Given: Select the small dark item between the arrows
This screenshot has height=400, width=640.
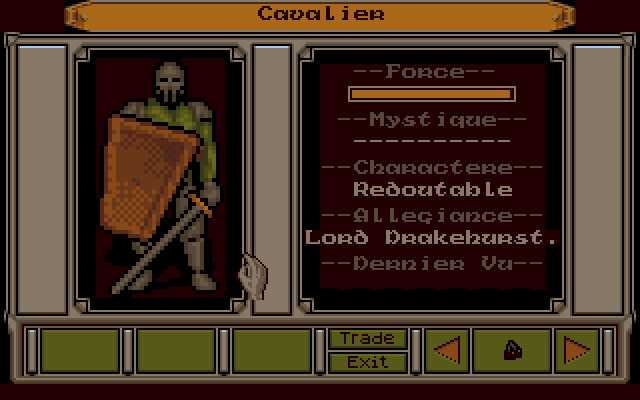Looking at the screenshot, I should [511, 350].
